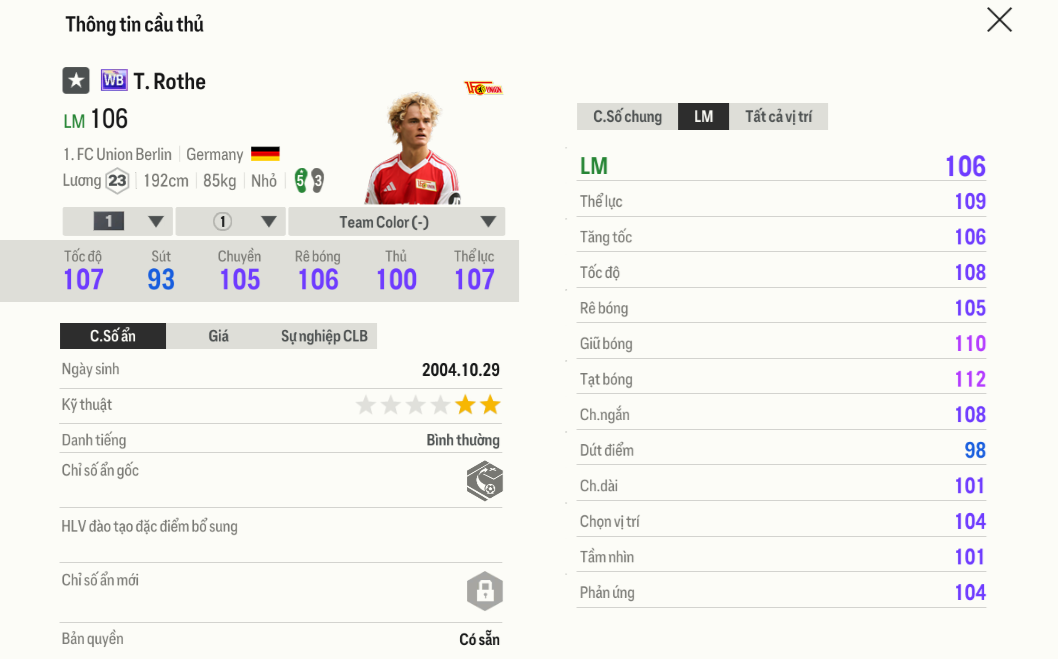The height and width of the screenshot is (659, 1058).
Task: Switch to the Giá tab
Action: 219,336
